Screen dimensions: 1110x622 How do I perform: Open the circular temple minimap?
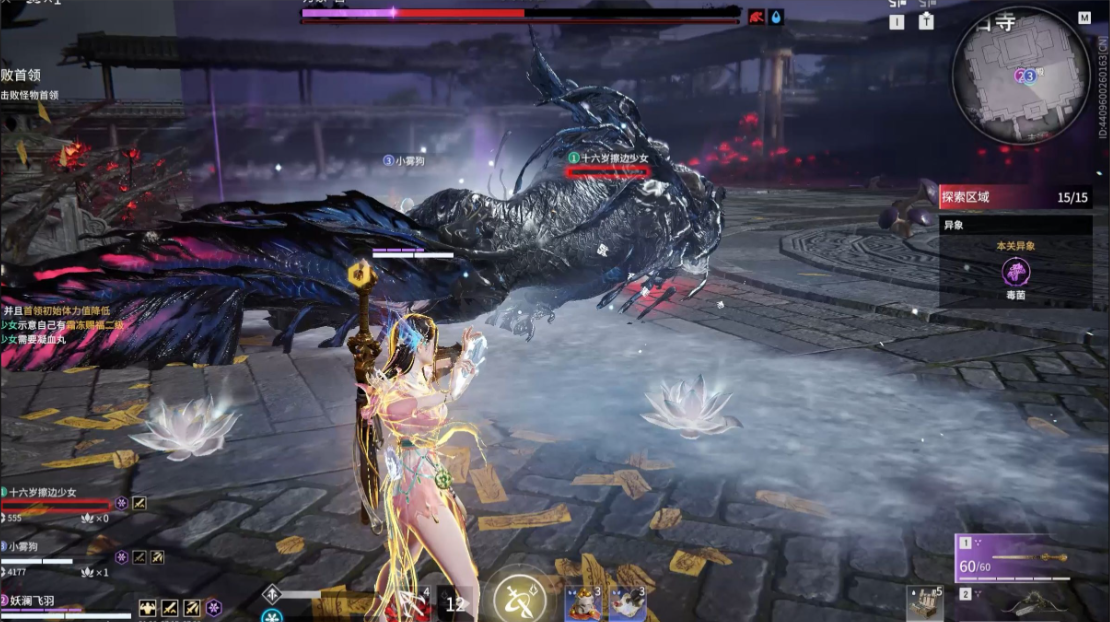[1020, 77]
